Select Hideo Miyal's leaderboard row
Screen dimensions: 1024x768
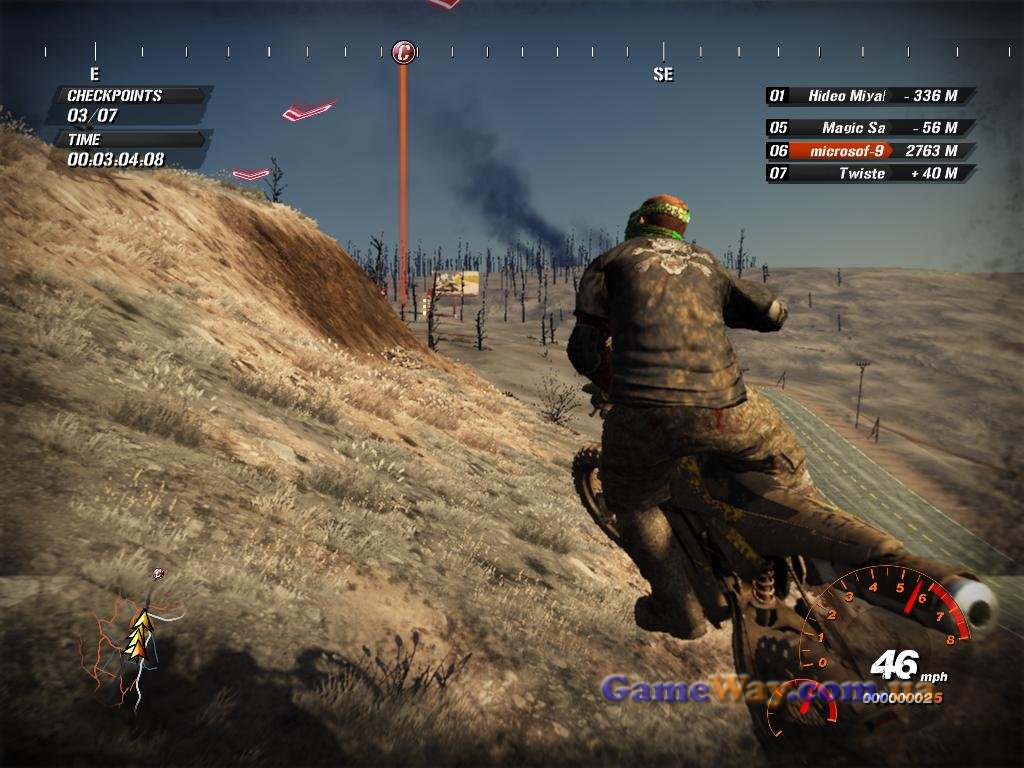(868, 96)
